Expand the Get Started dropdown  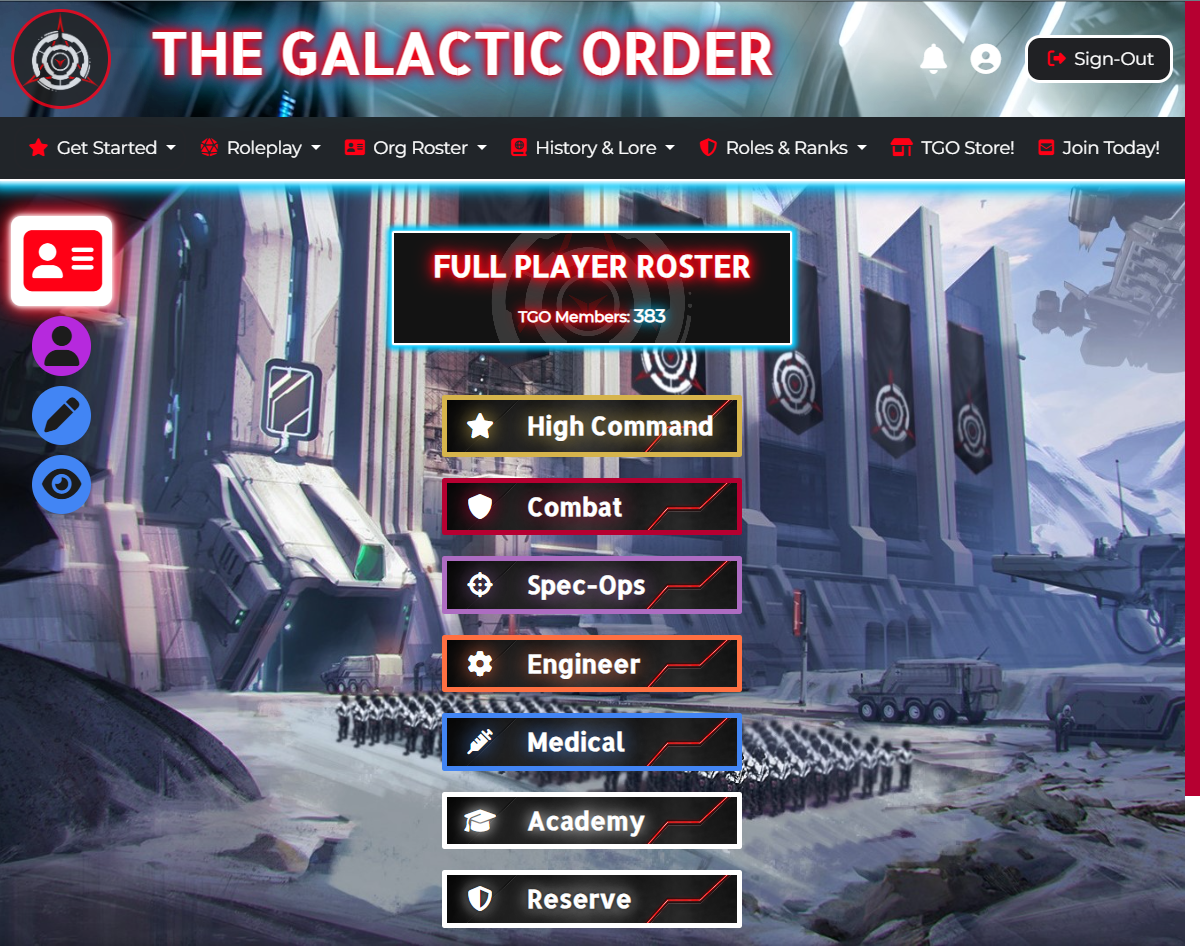102,148
